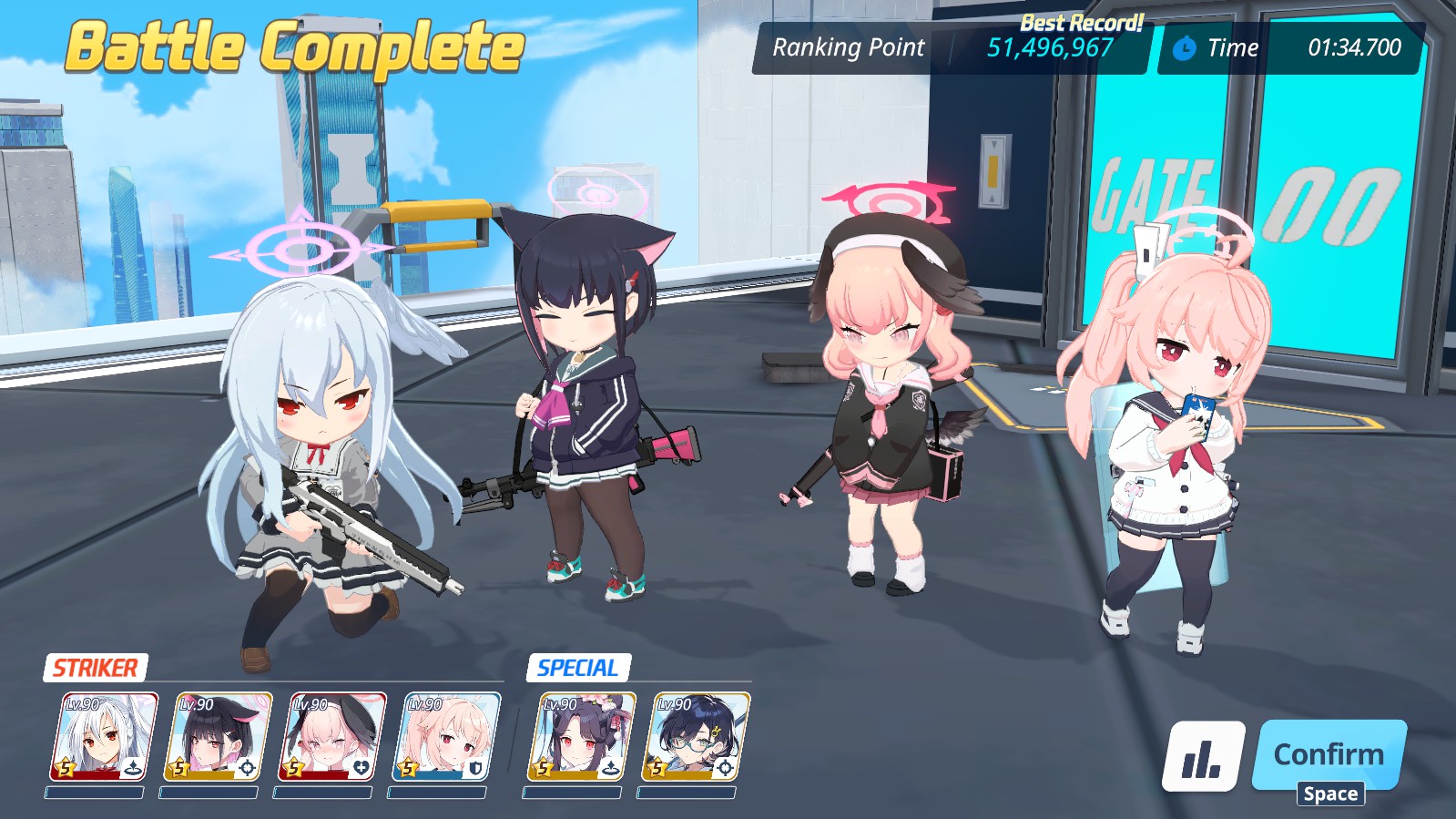Image resolution: width=1456 pixels, height=819 pixels.
Task: Pick the pink-haired striker portrait with shield icon
Action: 445,737
